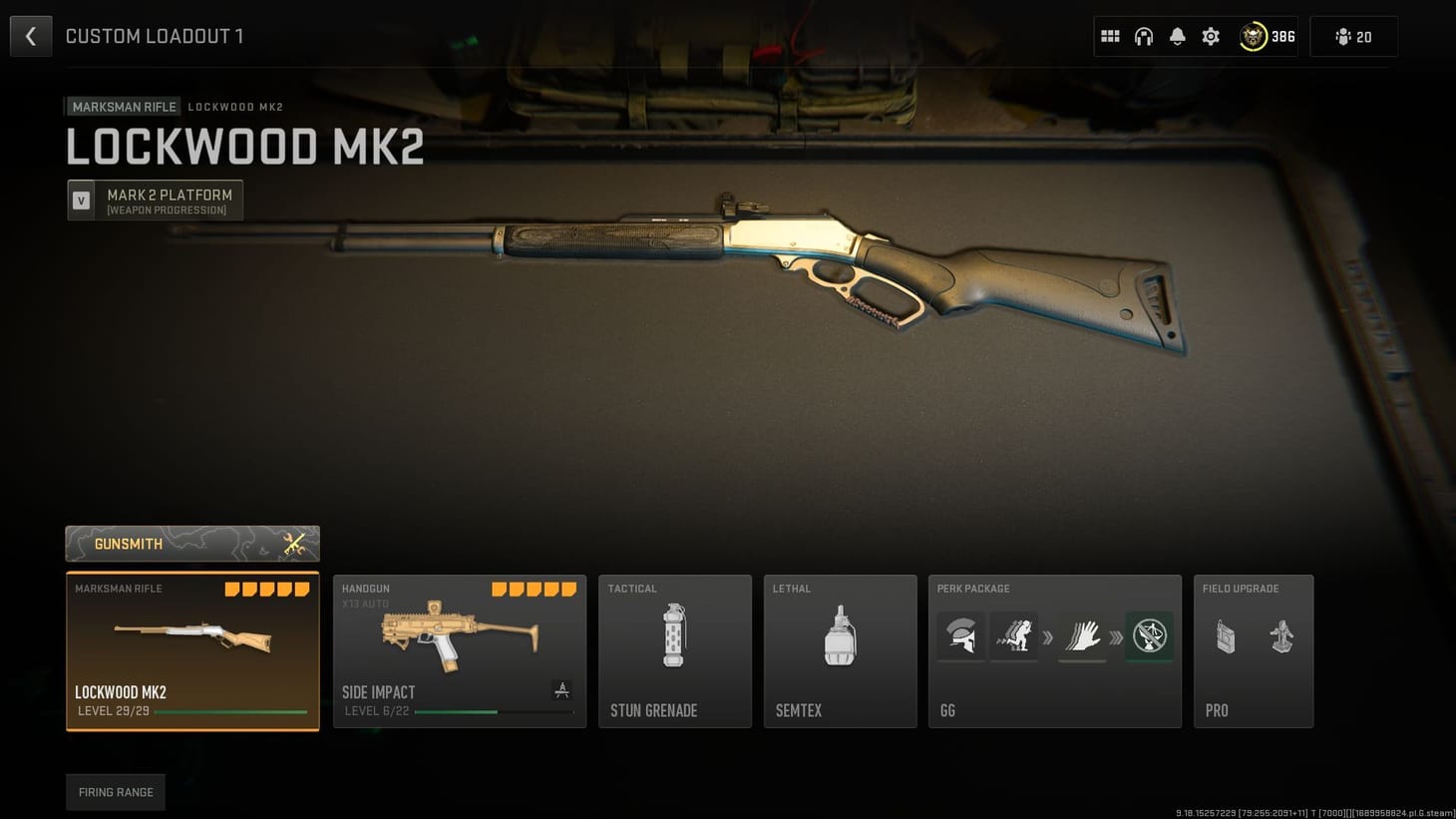Open the social channels grid icon
Viewport: 1456px width, 819px height.
coord(1109,36)
